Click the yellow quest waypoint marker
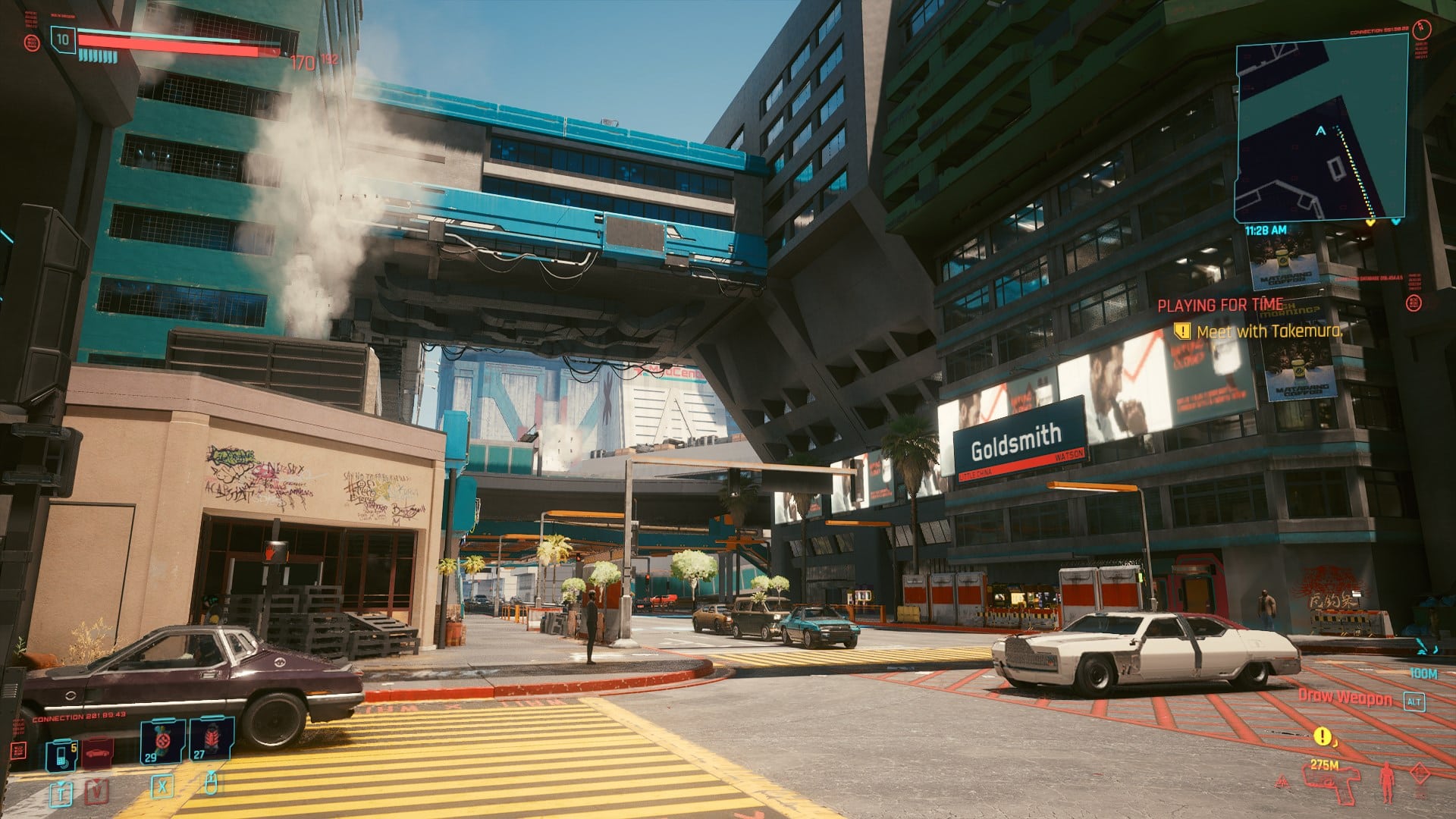The image size is (1456, 819). 1322,736
